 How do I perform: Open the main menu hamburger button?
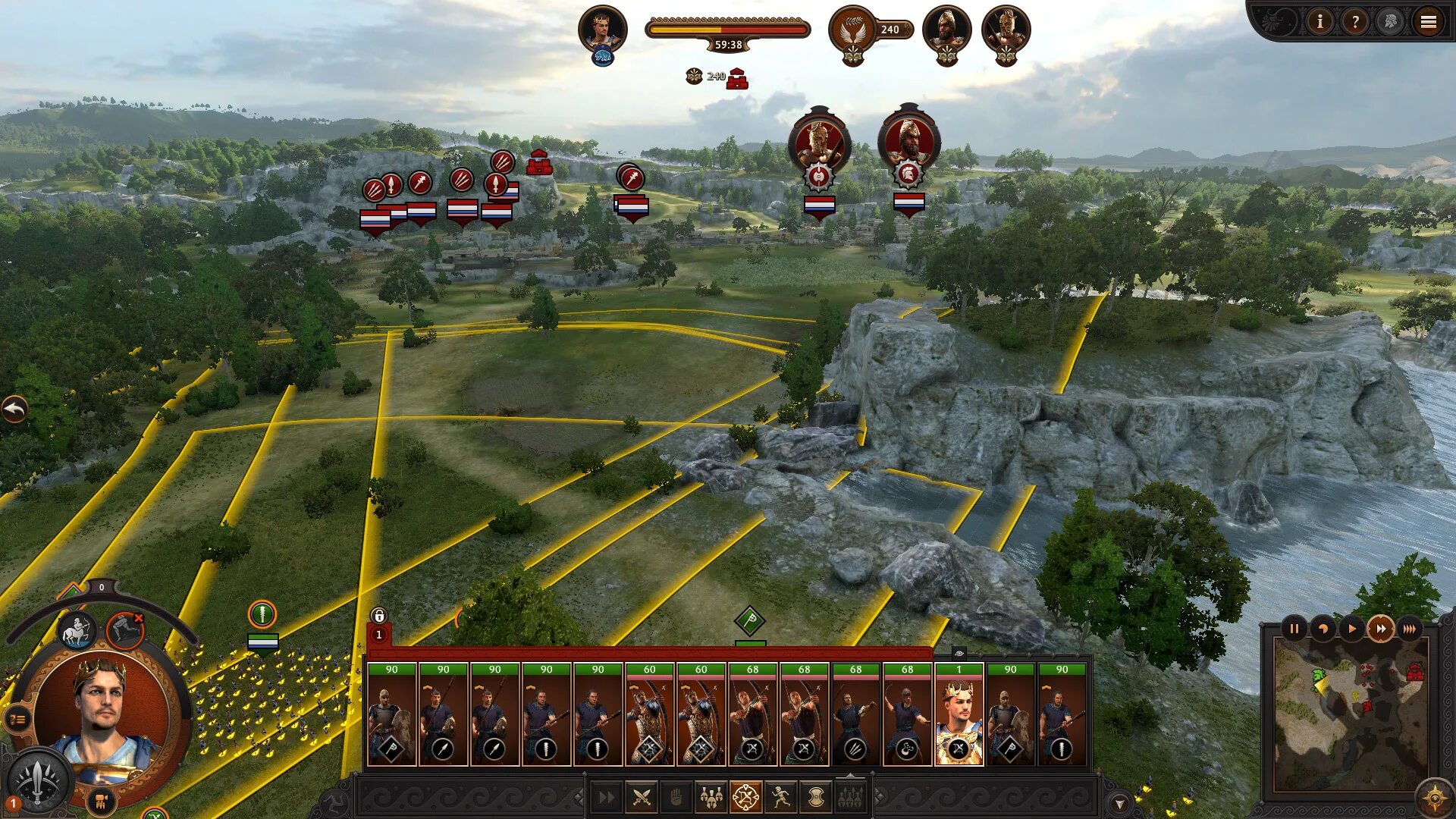1428,22
